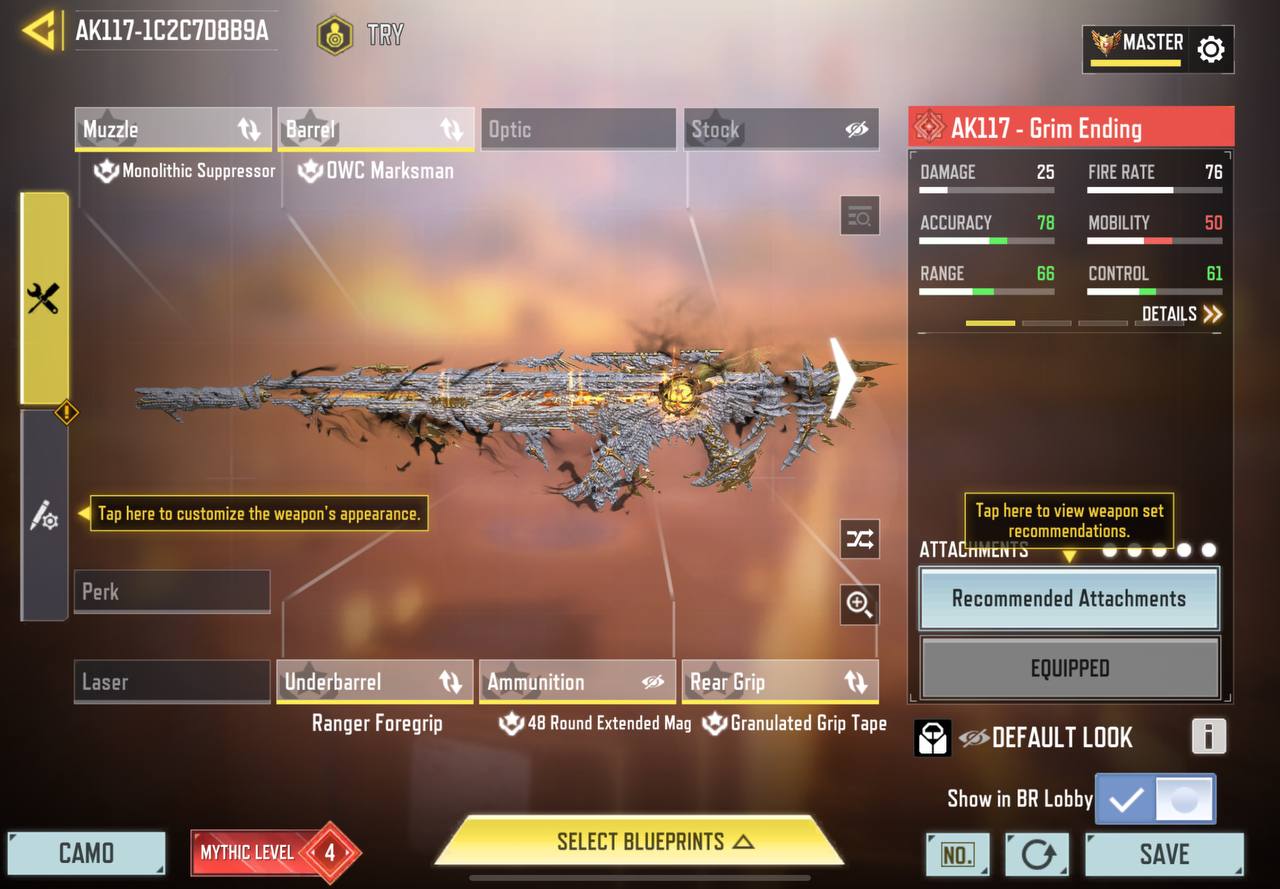Select the Stock attachment slot
The image size is (1280, 889).
tap(781, 129)
